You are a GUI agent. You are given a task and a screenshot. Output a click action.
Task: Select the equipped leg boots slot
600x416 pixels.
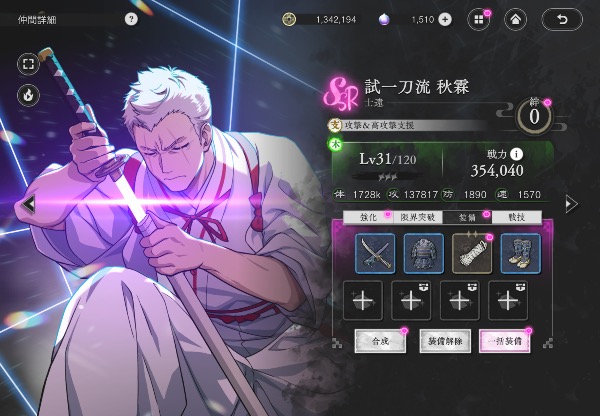(520, 253)
